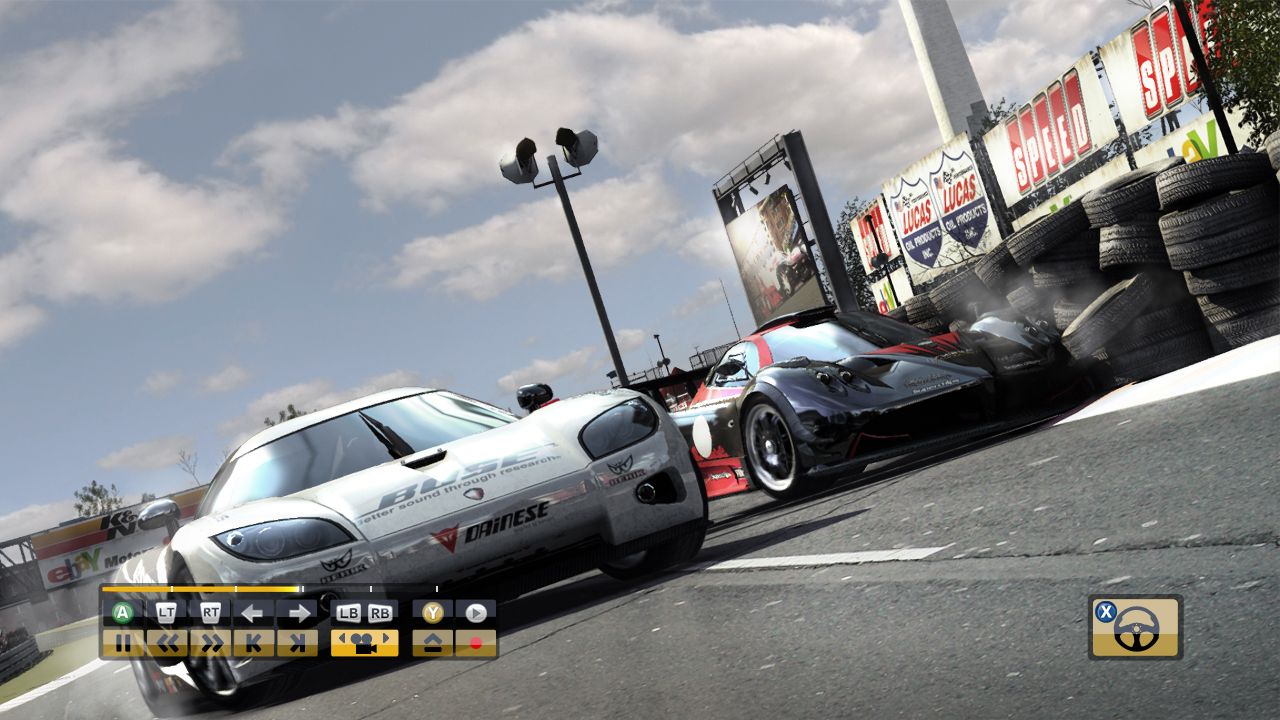Click the RB shoulder button prompt
This screenshot has width=1280, height=720.
[380, 611]
